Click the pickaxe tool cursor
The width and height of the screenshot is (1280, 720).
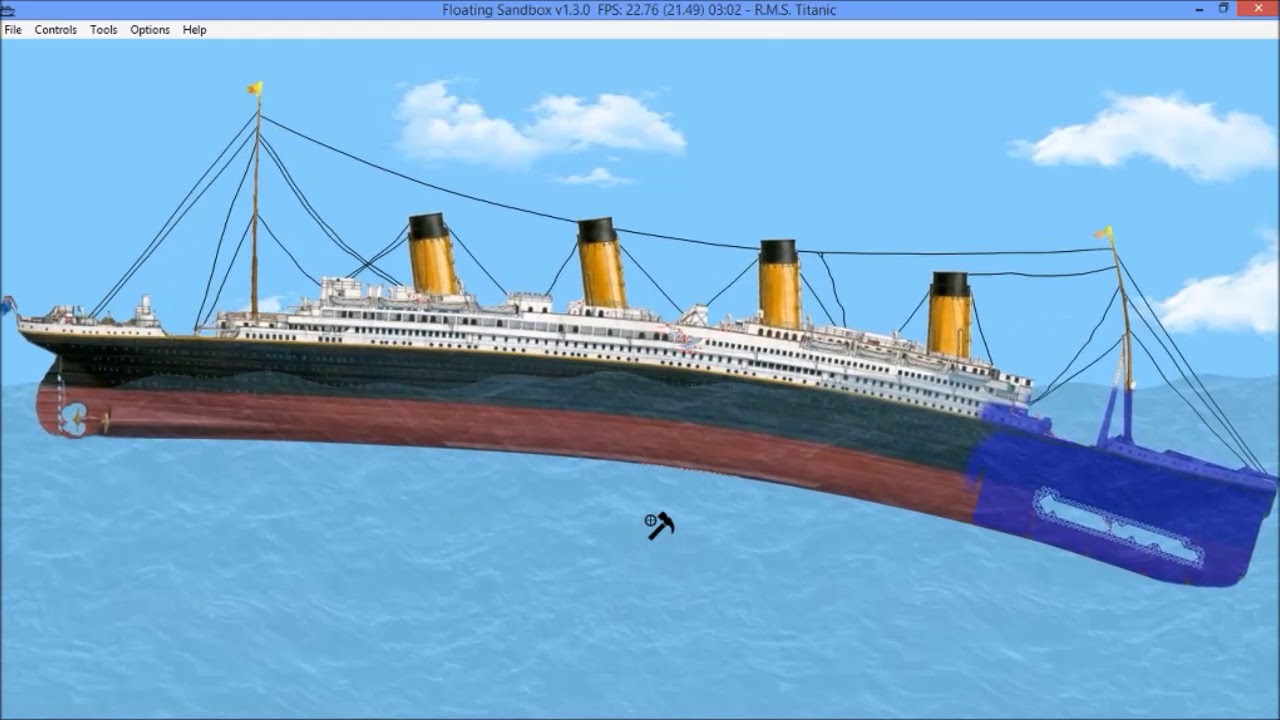click(660, 525)
